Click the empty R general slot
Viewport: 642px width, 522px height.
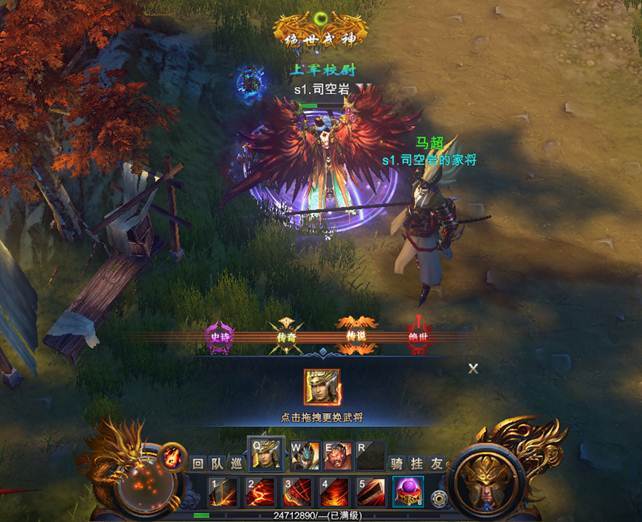point(370,456)
